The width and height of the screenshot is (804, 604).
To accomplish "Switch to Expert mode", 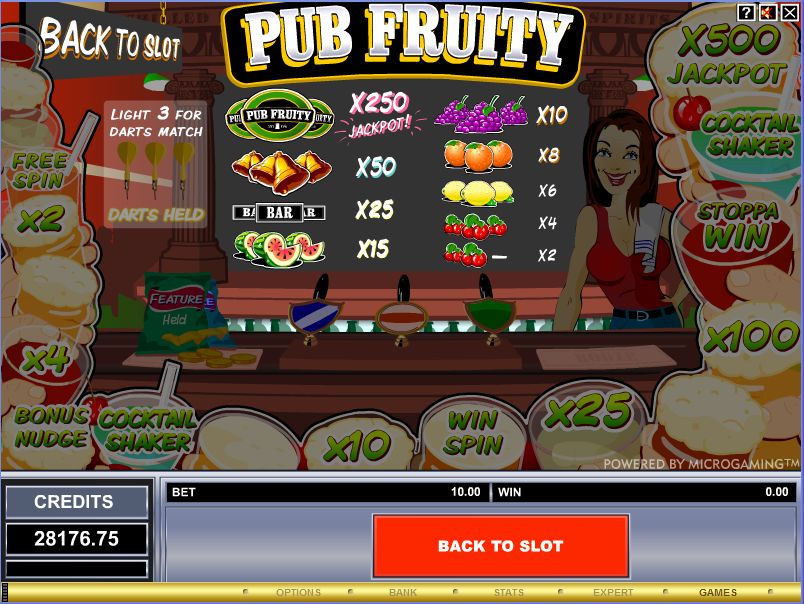I will [x=613, y=592].
